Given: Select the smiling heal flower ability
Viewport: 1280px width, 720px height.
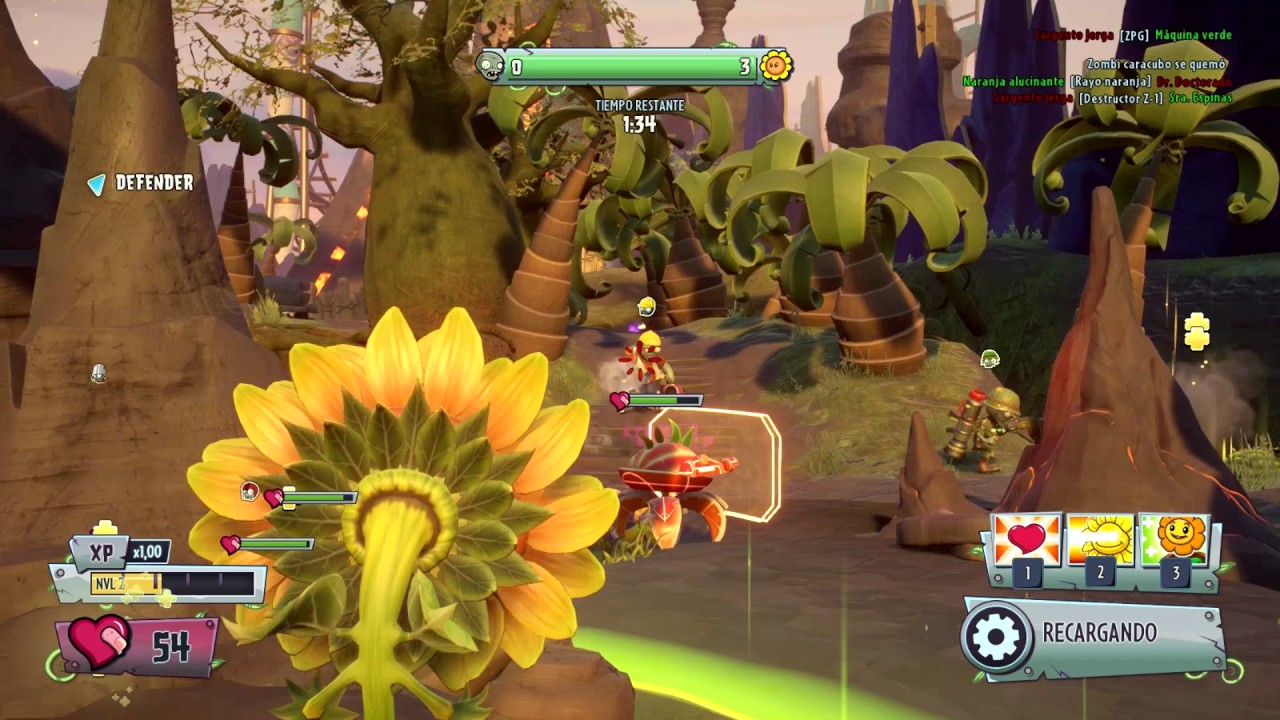Looking at the screenshot, I should click(x=1174, y=540).
